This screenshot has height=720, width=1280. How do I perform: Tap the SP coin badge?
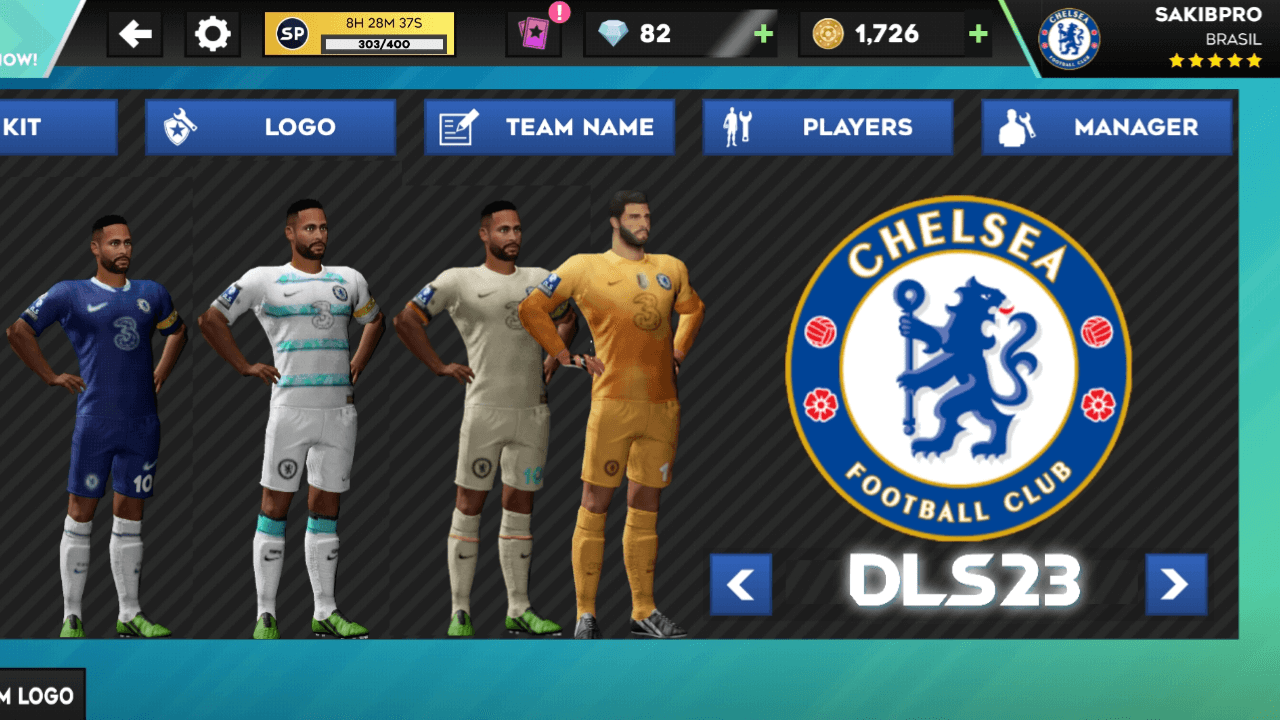[290, 33]
